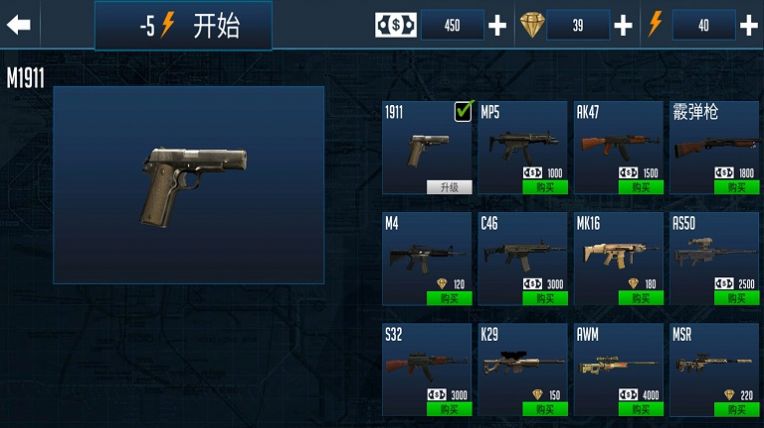Add more cash with the plus button

tap(497, 25)
